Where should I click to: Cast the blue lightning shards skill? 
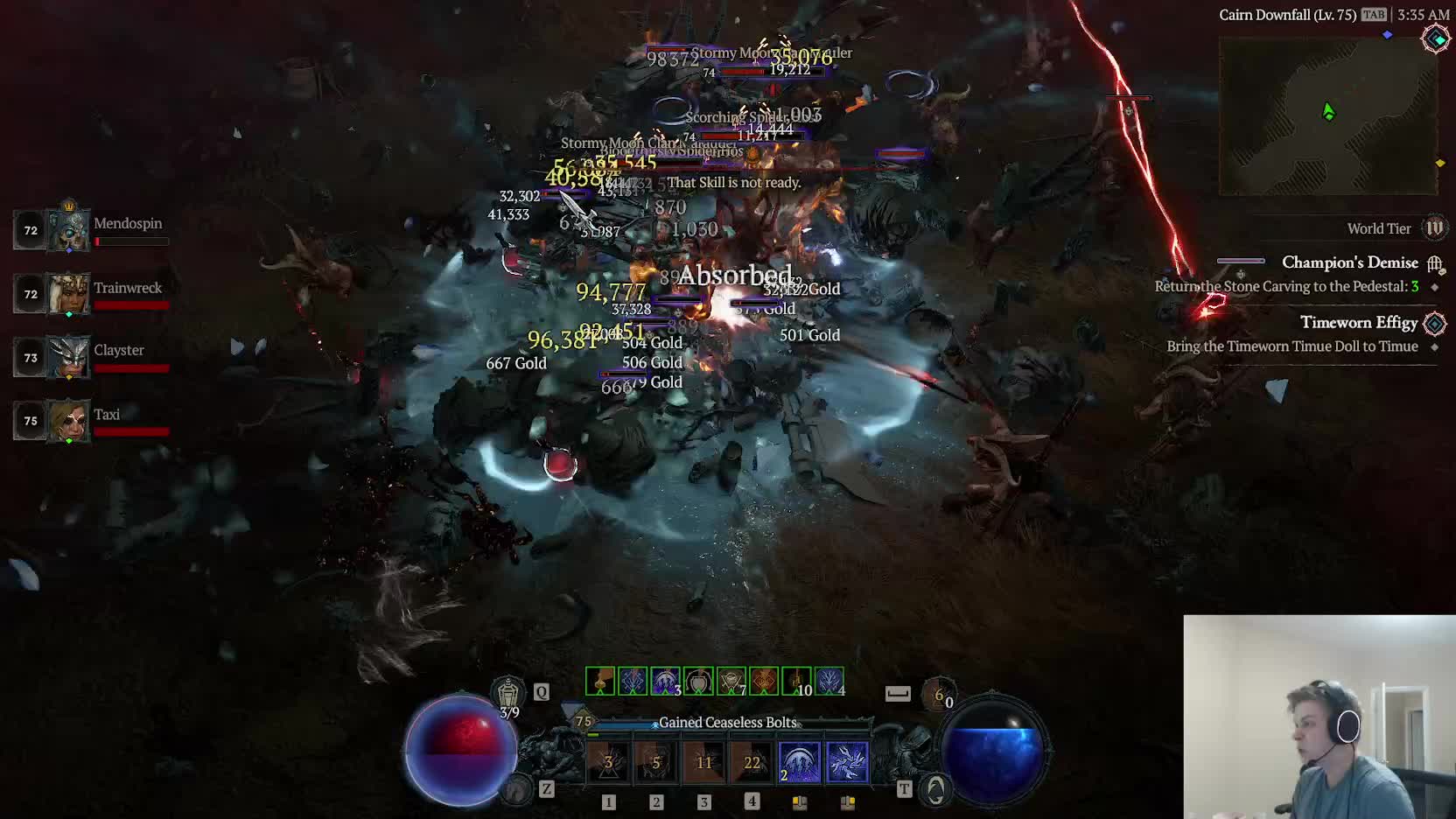pos(846,762)
